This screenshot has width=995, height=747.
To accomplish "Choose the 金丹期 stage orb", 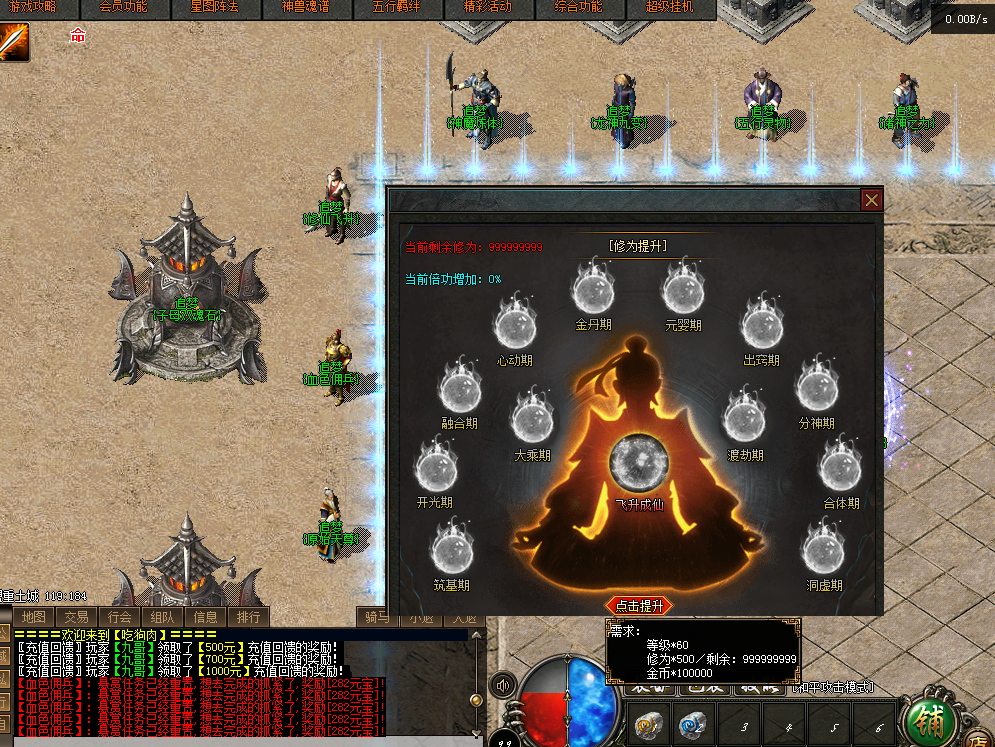I will [592, 290].
